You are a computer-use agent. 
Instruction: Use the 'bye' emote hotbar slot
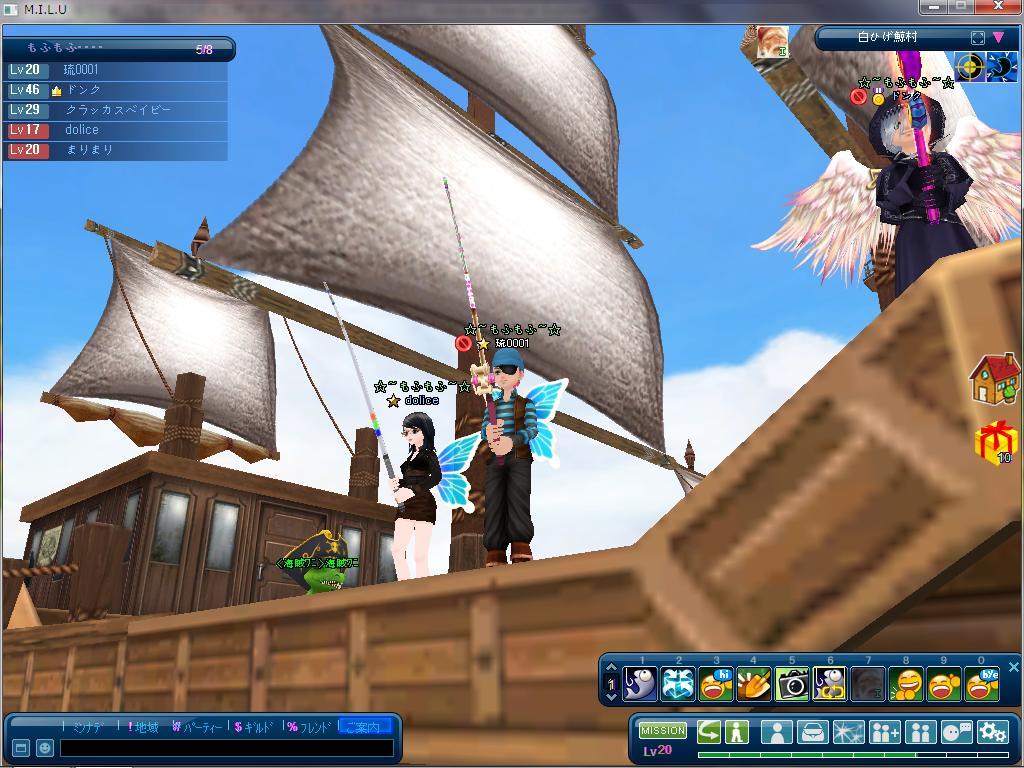(982, 684)
